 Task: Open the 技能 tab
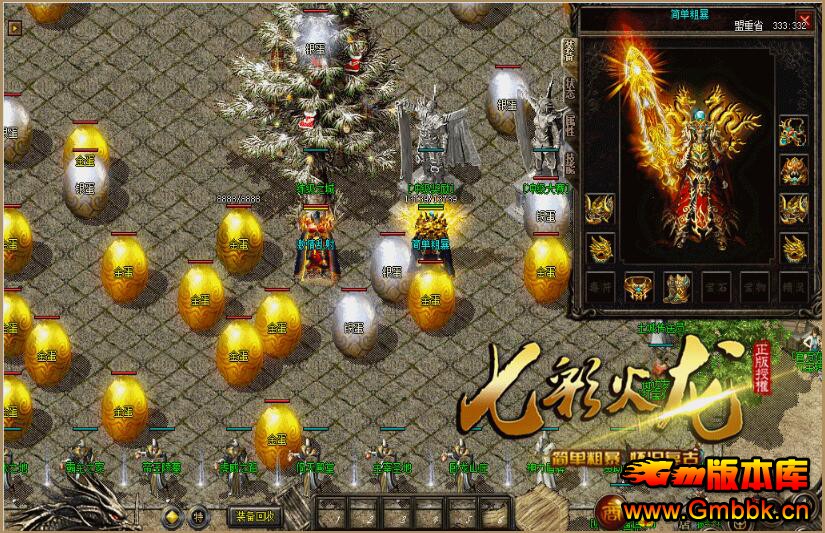pyautogui.click(x=570, y=159)
